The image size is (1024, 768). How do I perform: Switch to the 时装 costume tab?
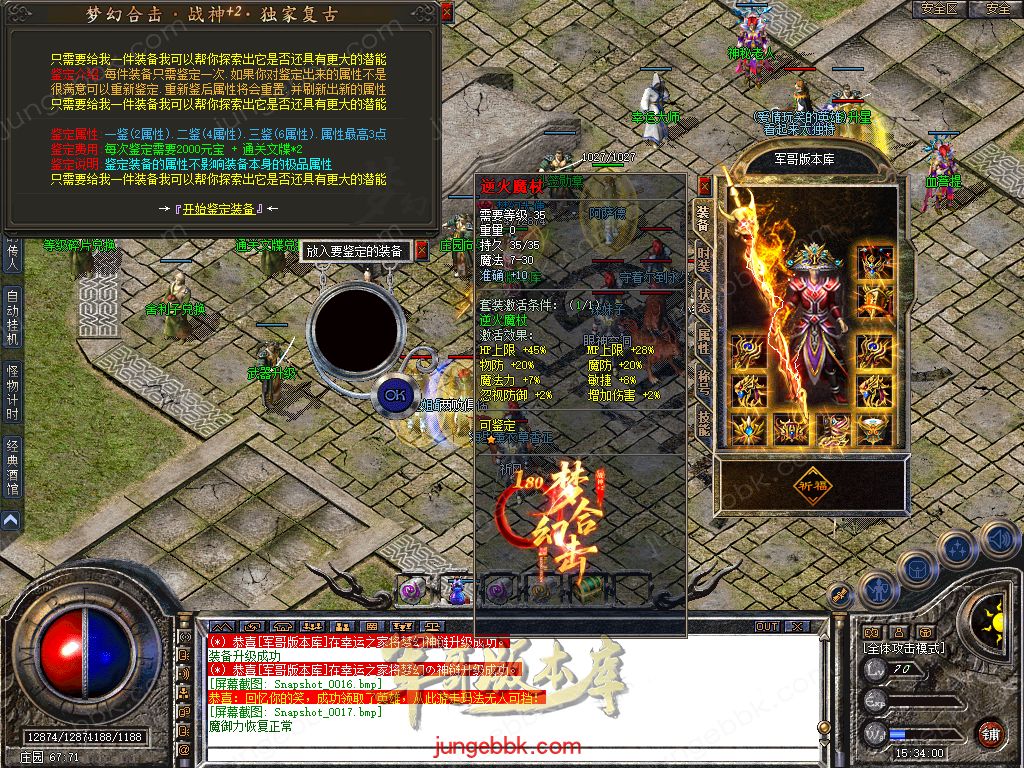click(x=704, y=258)
